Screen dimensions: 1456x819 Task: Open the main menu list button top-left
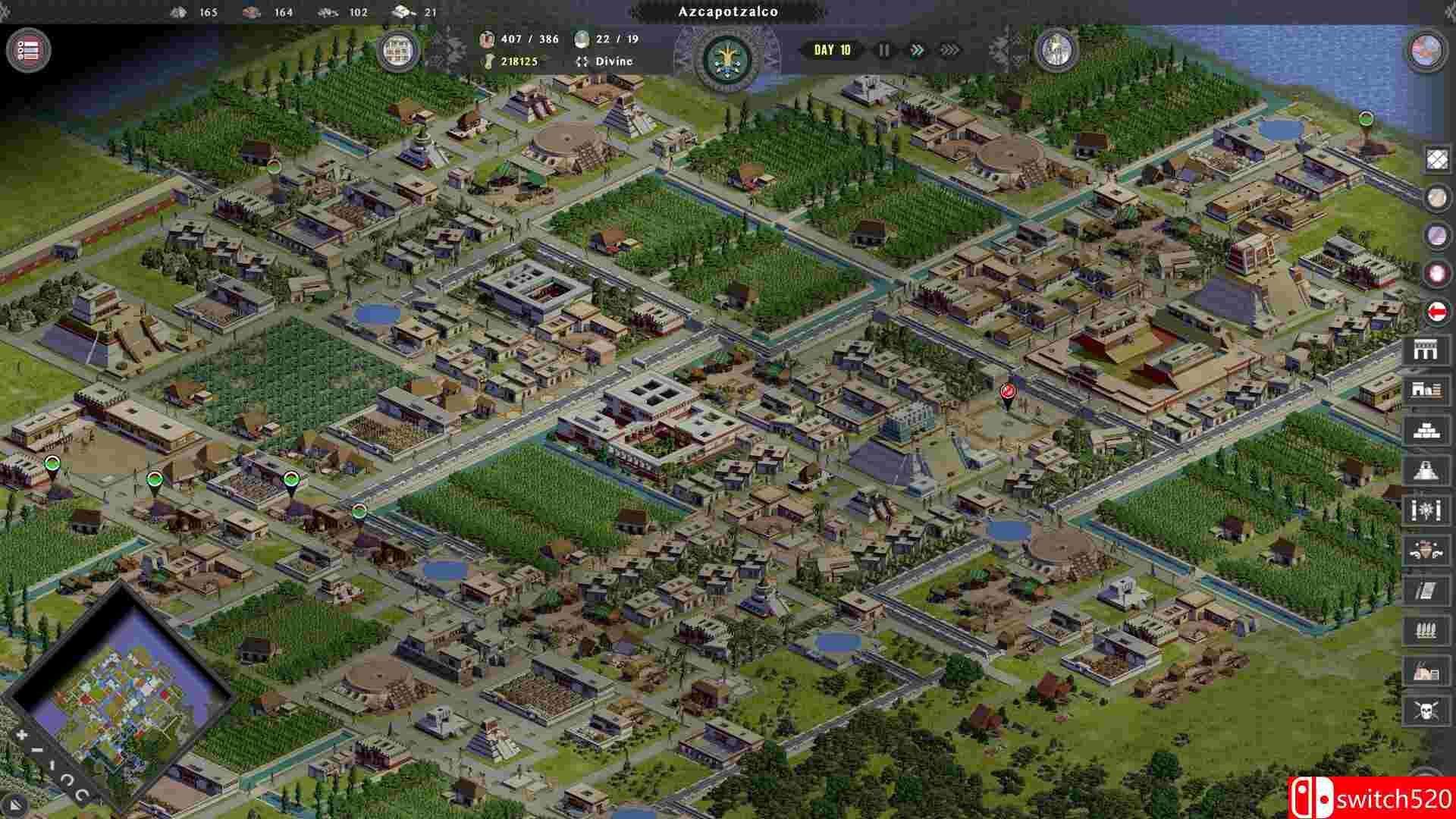point(27,48)
